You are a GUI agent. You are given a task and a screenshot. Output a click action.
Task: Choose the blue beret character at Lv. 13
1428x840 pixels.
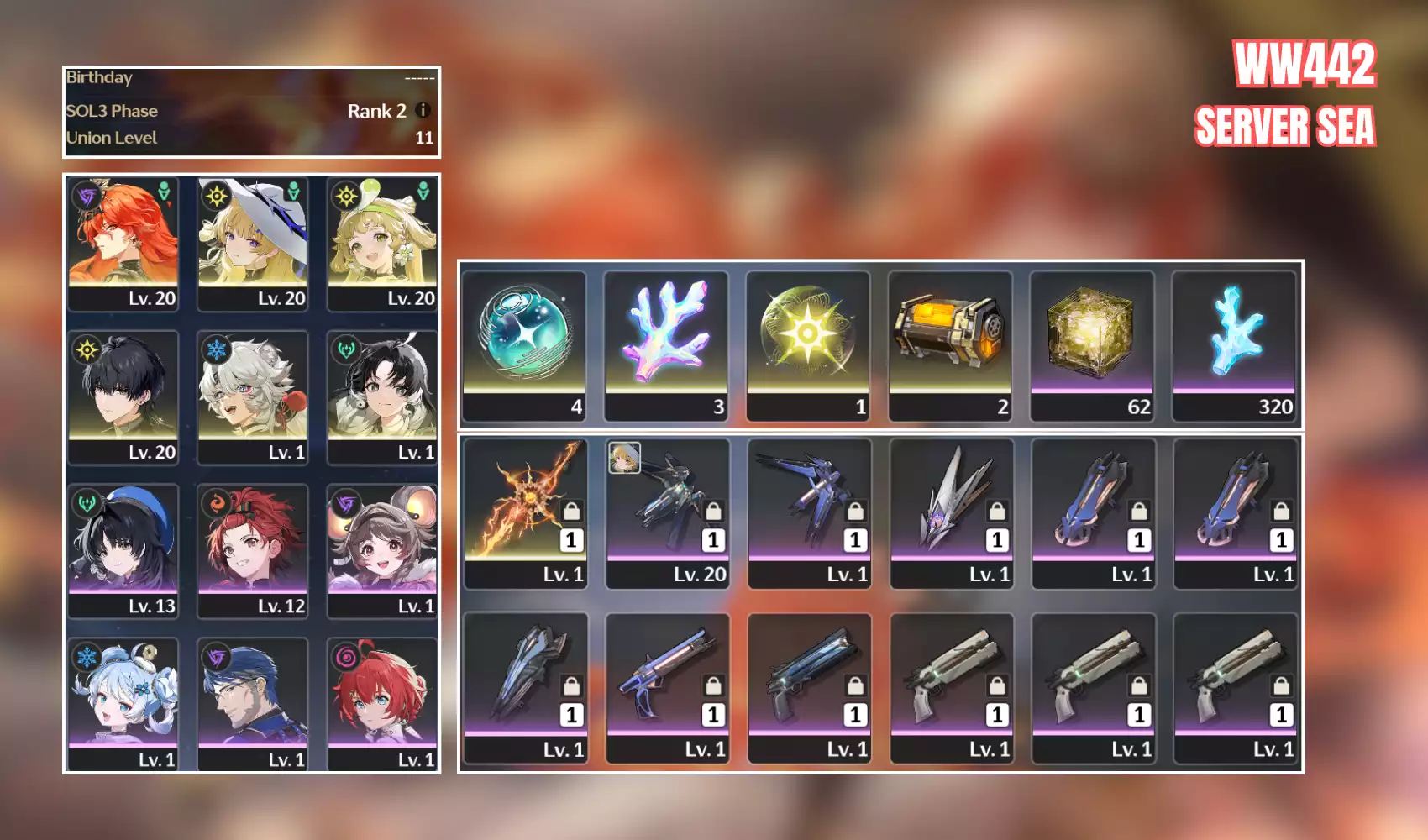click(123, 549)
